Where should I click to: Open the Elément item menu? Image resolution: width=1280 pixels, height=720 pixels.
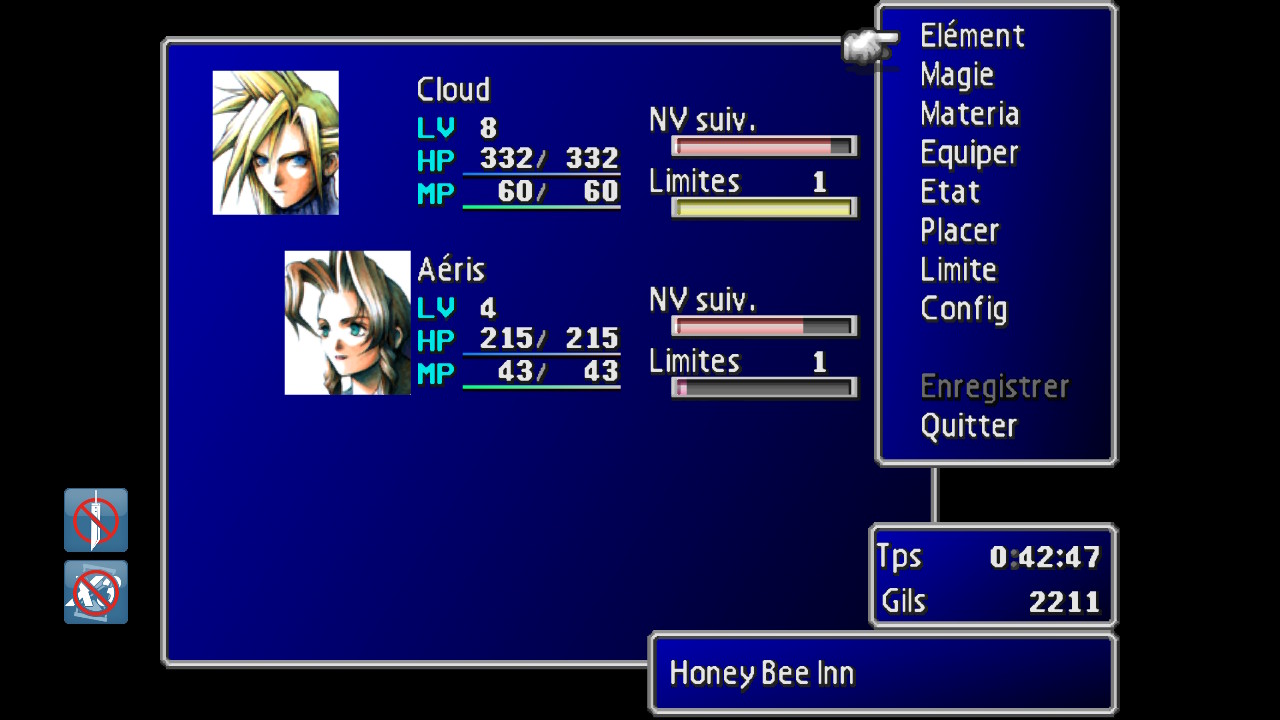pyautogui.click(x=972, y=37)
